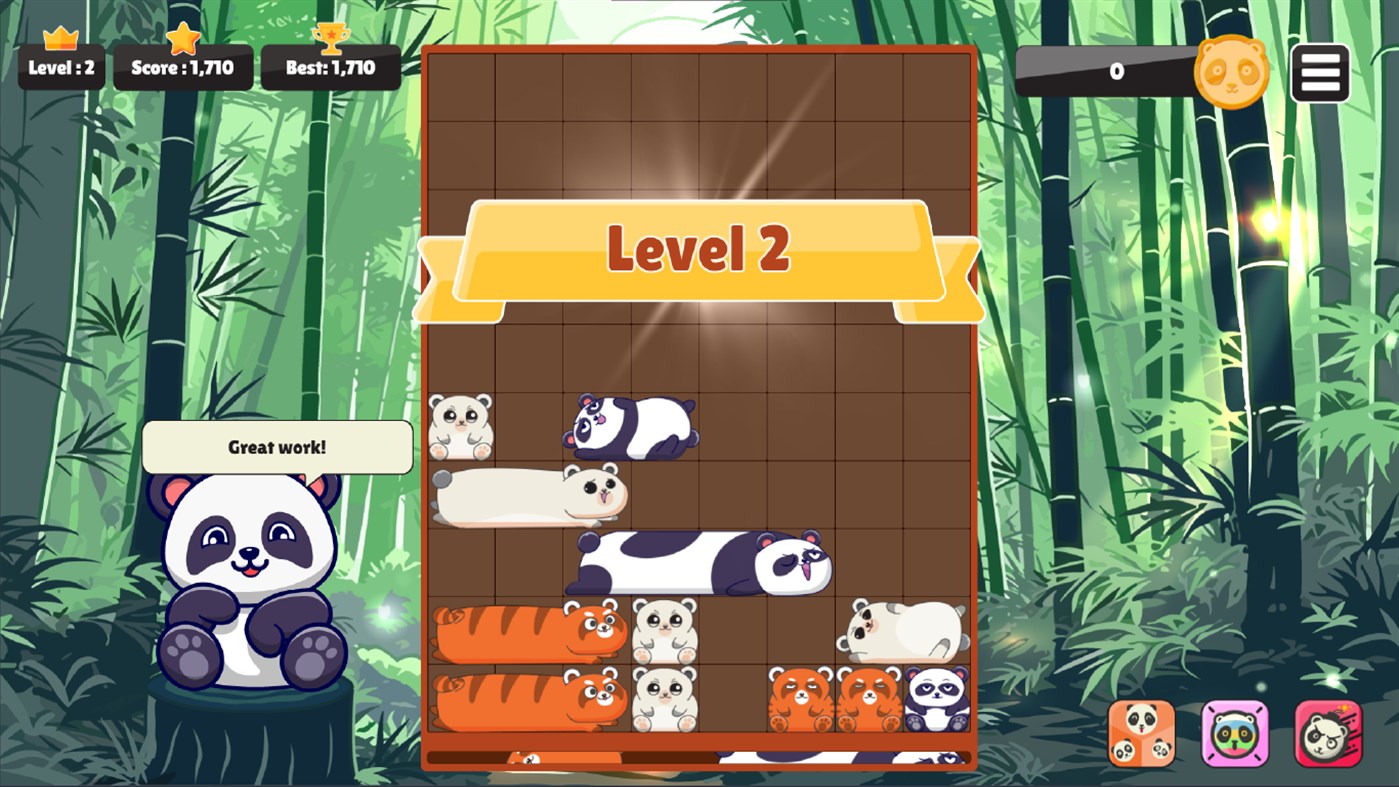Tap the Level 2 ribbon banner
This screenshot has width=1399, height=787.
coord(698,250)
